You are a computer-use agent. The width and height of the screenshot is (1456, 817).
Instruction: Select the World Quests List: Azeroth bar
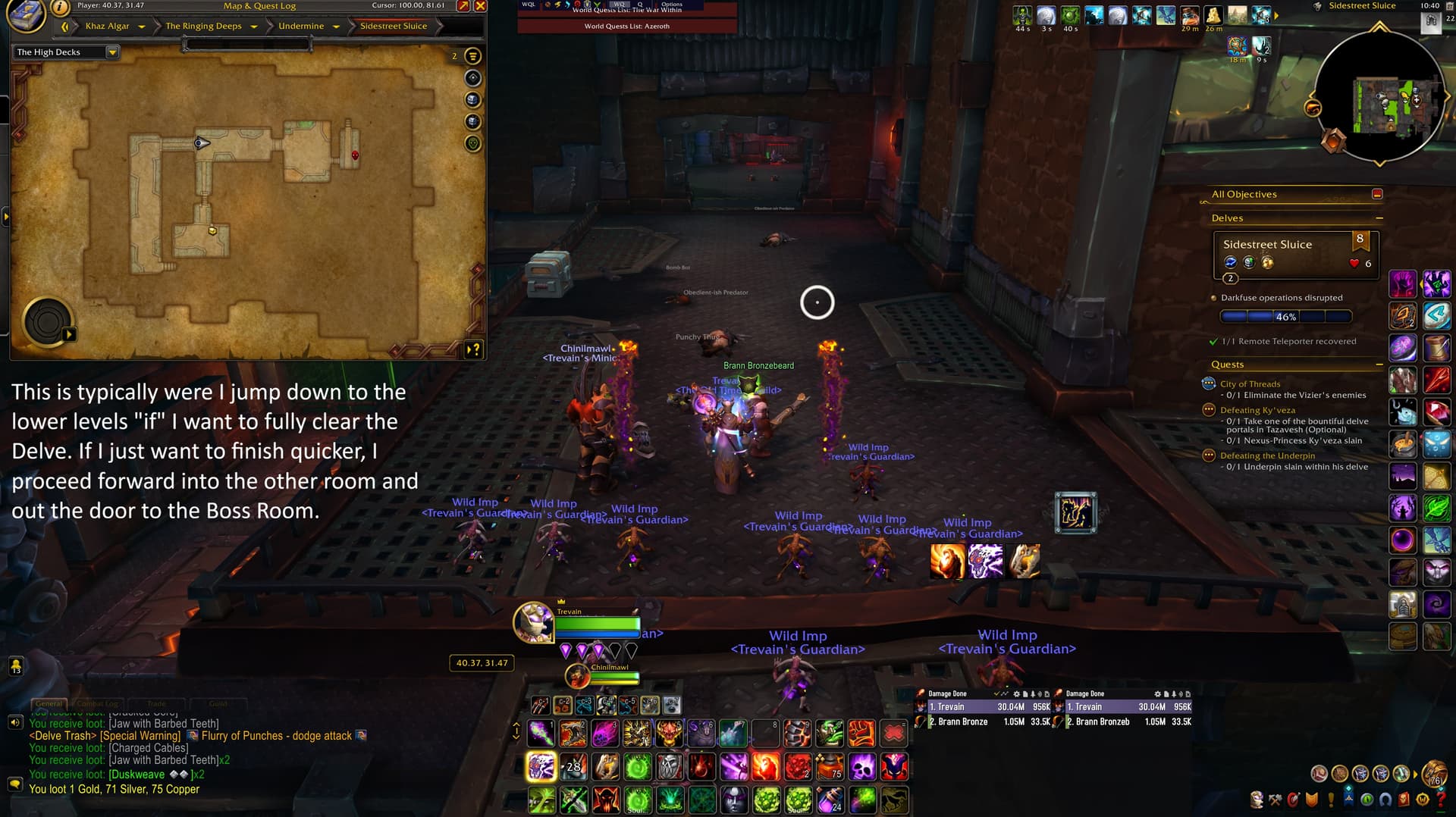626,27
